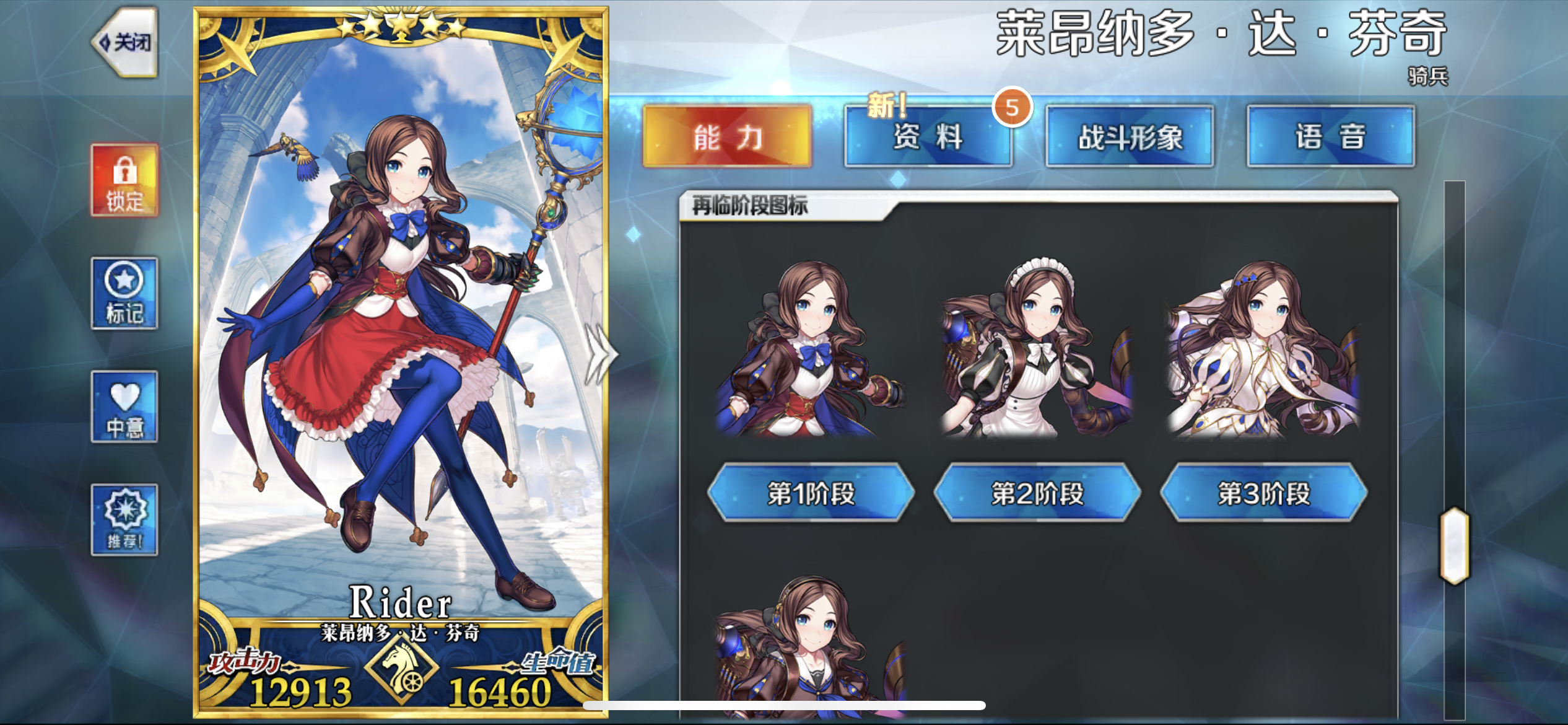Click the white scrollbar handle

1454,546
